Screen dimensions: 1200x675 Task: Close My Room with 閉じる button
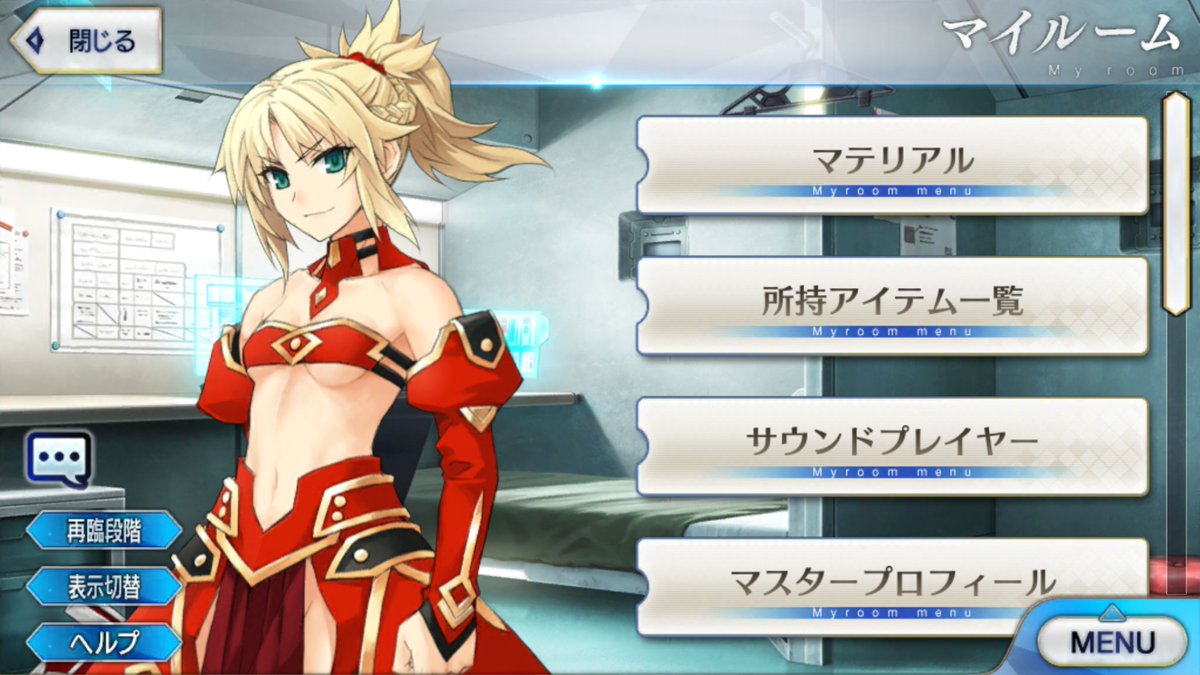(x=87, y=41)
